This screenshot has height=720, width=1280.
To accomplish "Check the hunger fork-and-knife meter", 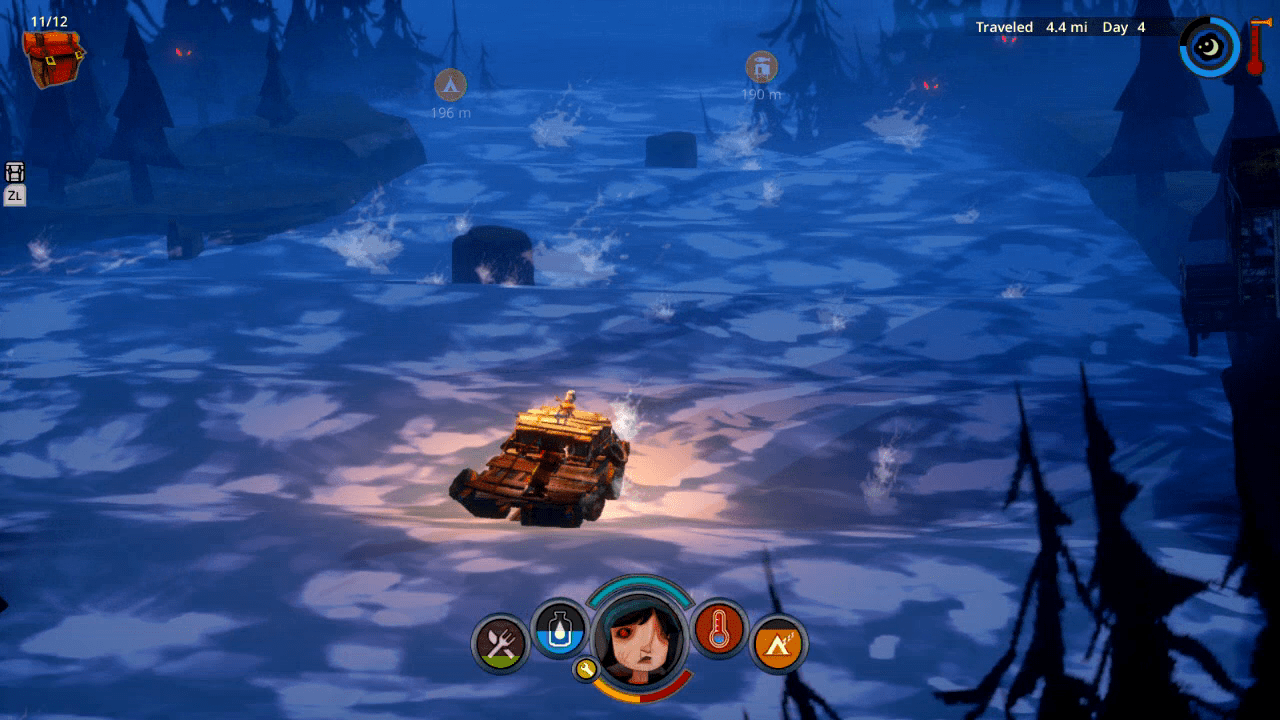I will [x=501, y=642].
